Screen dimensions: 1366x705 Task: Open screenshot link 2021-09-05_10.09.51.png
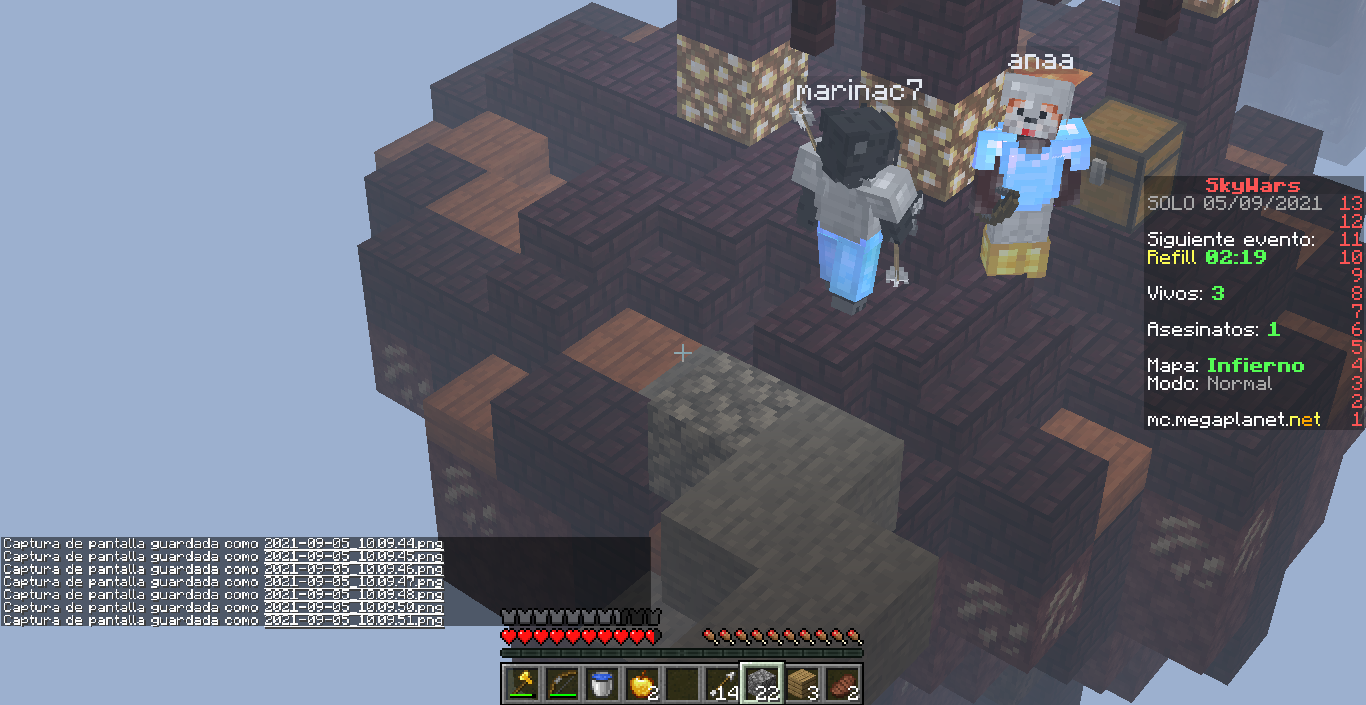pos(353,621)
